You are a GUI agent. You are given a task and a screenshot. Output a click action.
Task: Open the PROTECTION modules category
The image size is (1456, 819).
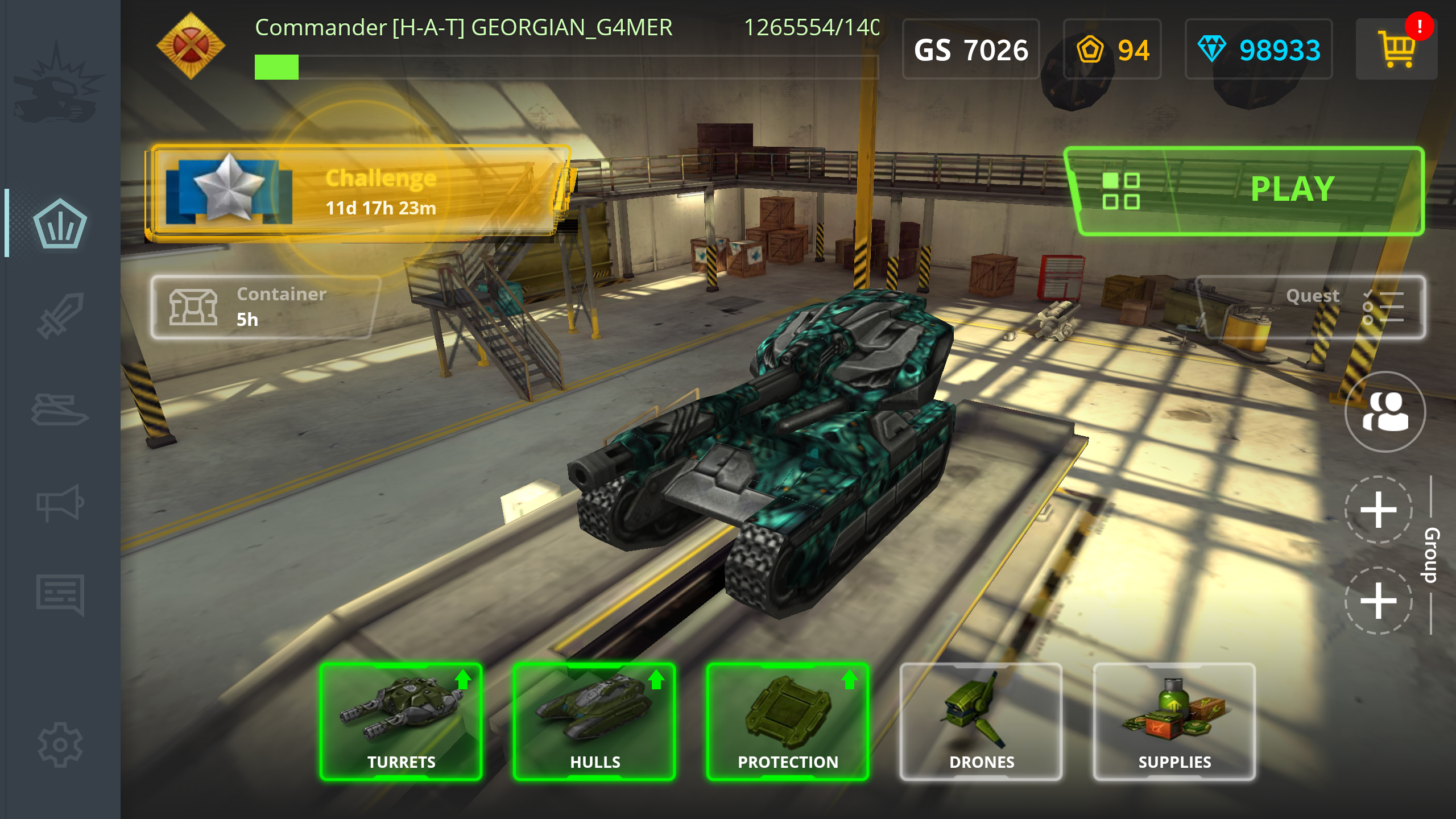[x=788, y=721]
